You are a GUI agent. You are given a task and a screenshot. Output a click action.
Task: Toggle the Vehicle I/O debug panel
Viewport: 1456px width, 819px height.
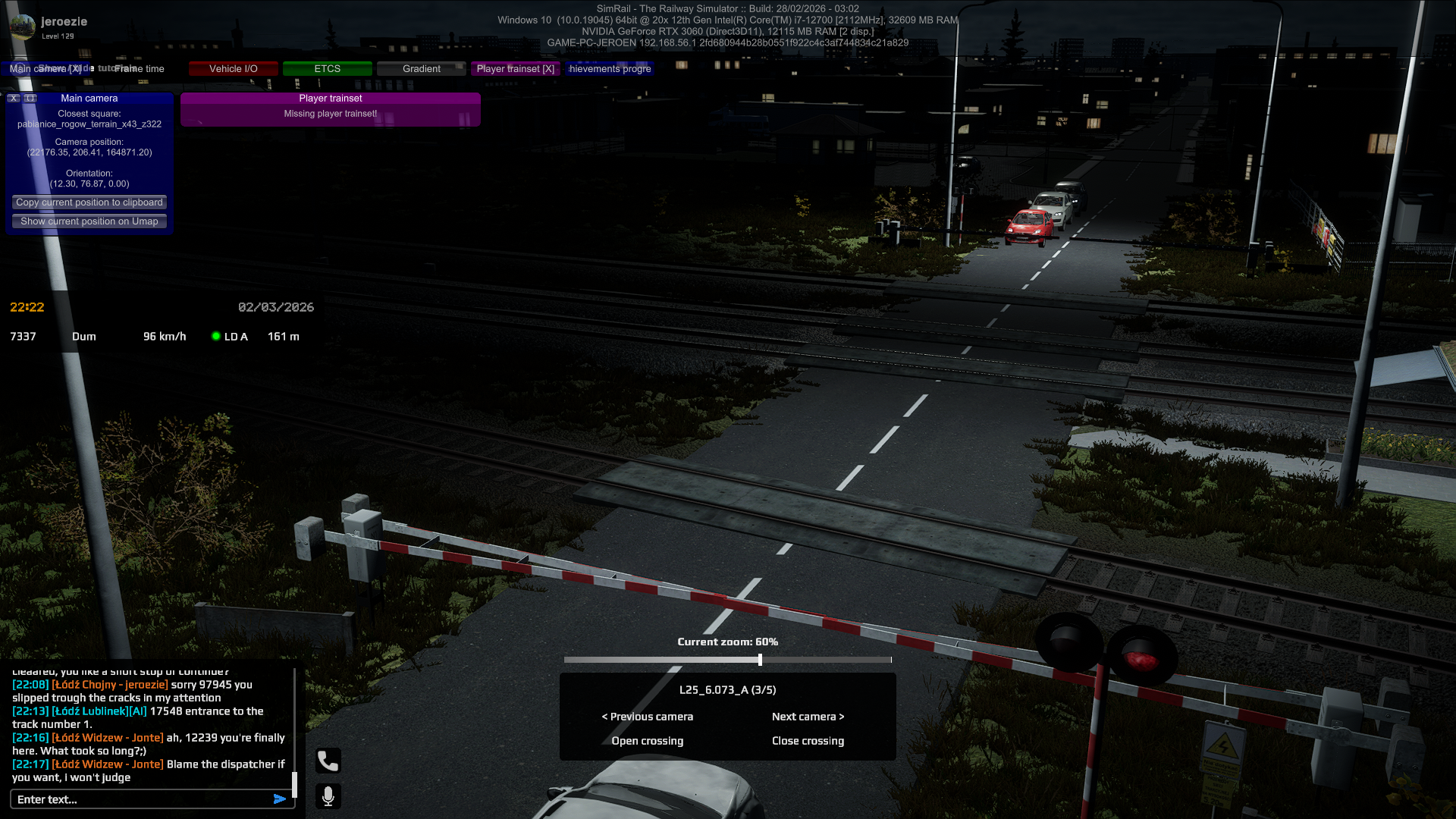point(234,69)
